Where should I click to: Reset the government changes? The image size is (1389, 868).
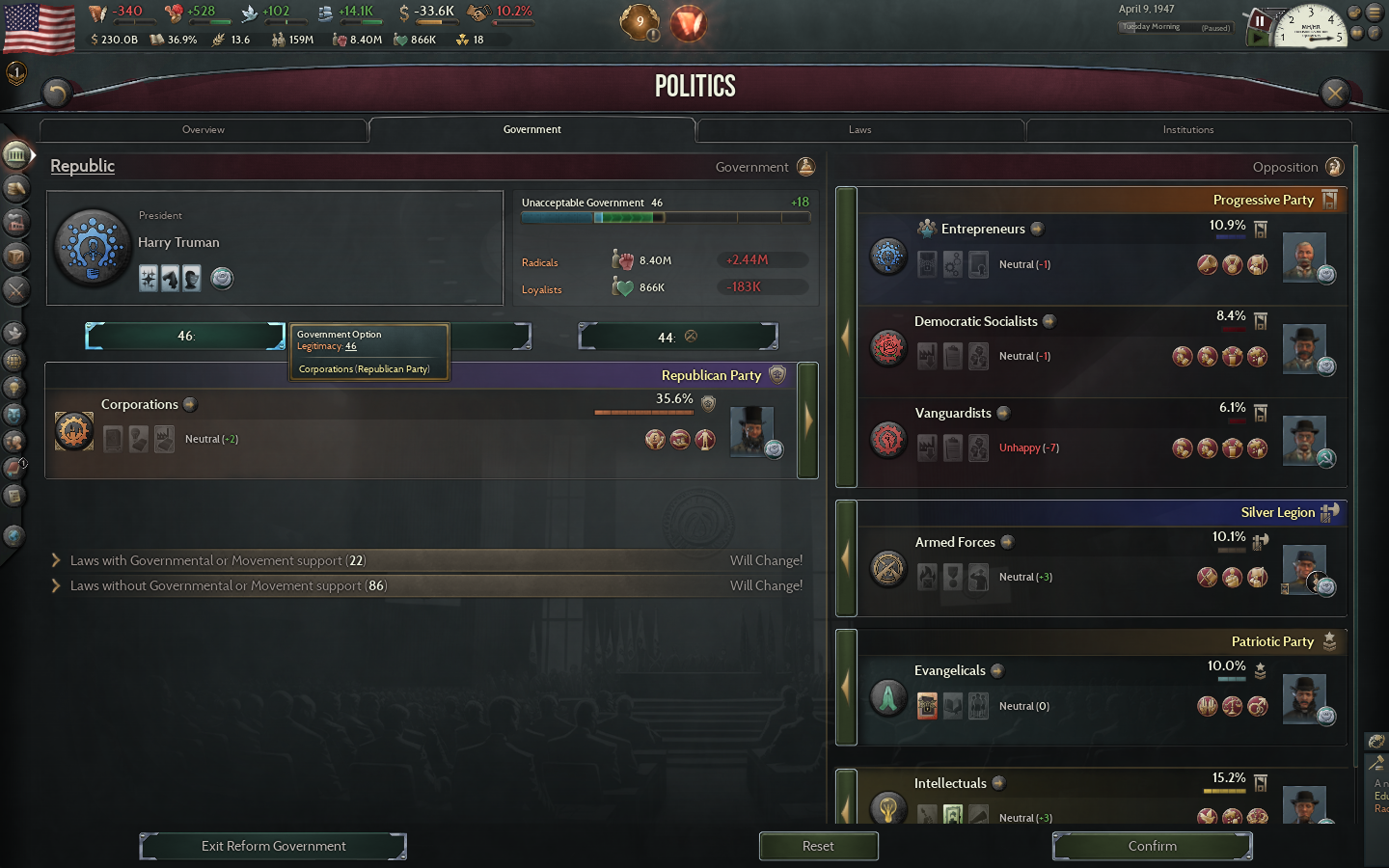point(818,846)
